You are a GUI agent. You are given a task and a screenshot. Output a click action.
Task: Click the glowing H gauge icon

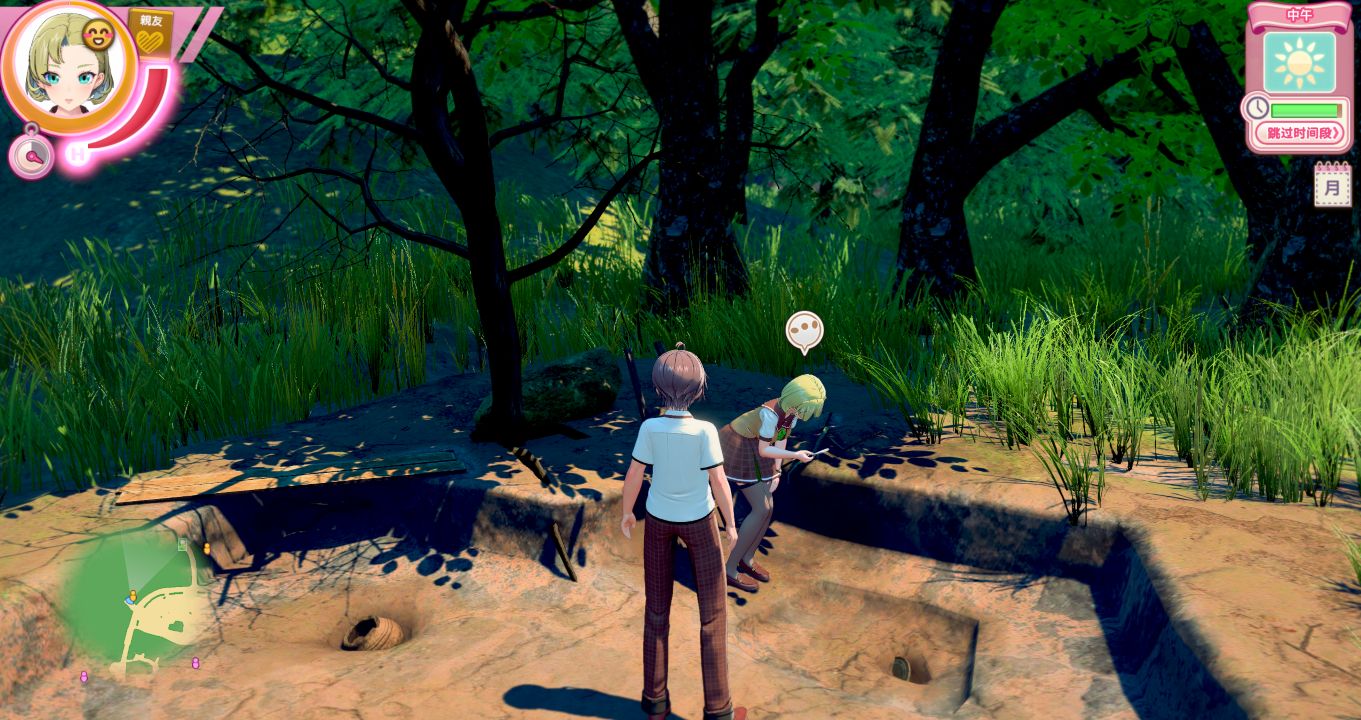(77, 153)
